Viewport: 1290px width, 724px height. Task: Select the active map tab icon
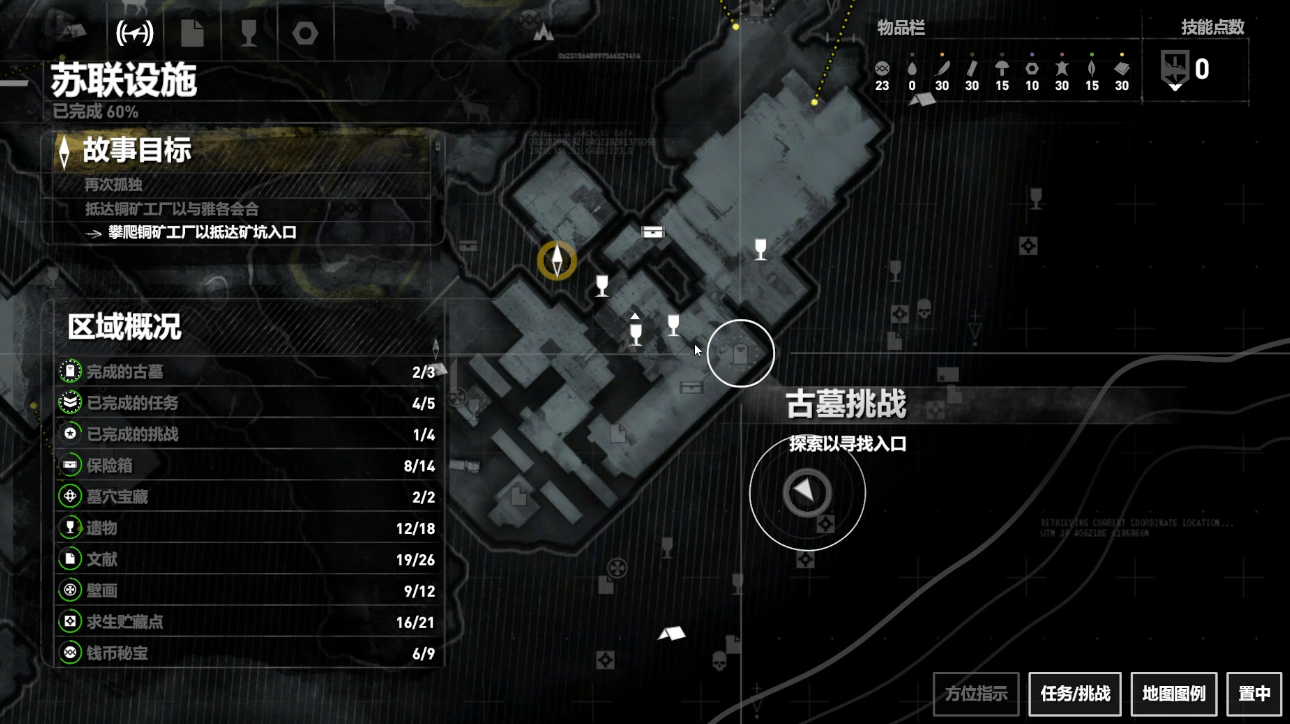pos(135,33)
